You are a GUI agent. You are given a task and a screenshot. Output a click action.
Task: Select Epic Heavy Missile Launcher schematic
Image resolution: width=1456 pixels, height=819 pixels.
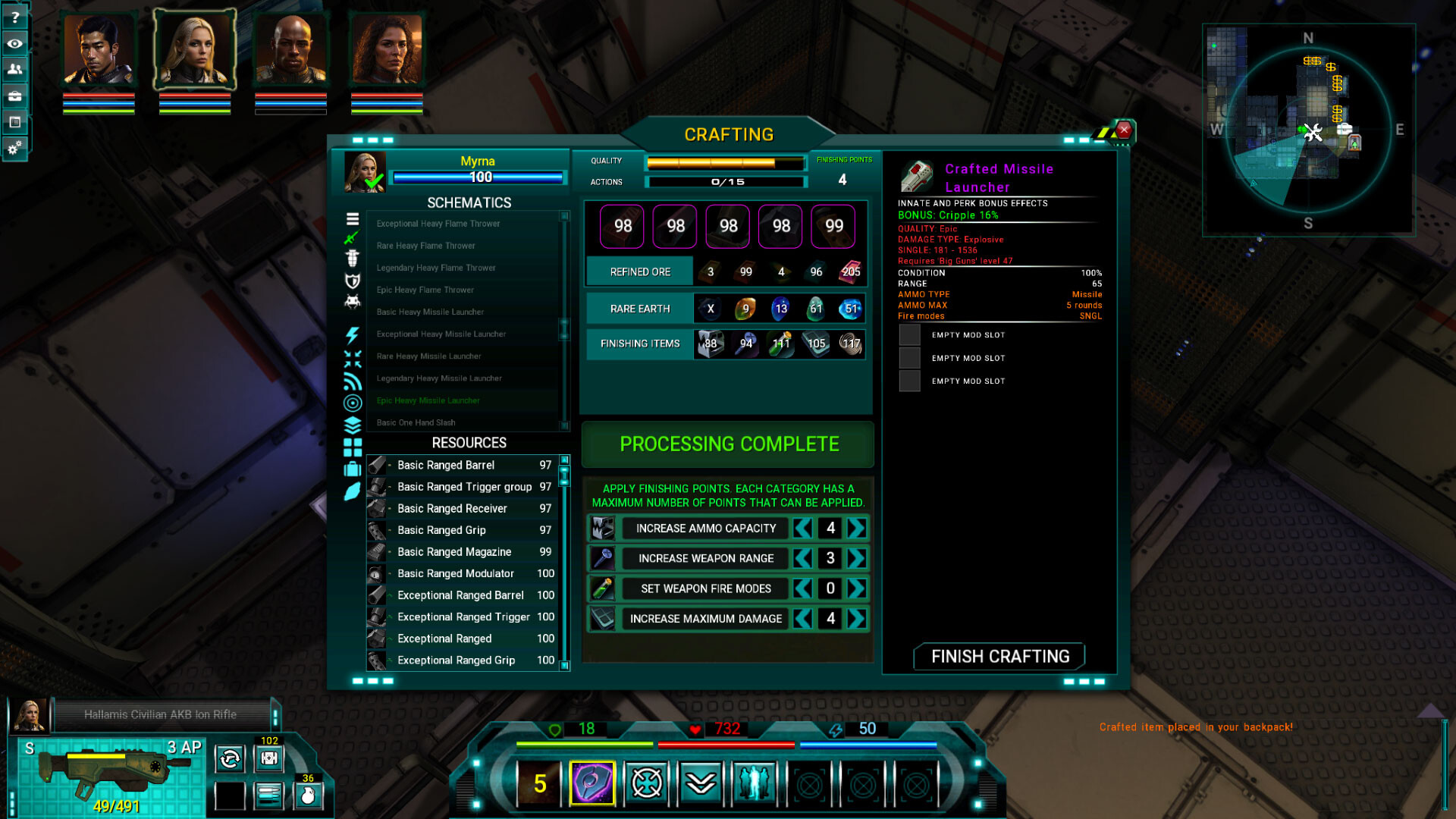tap(428, 400)
